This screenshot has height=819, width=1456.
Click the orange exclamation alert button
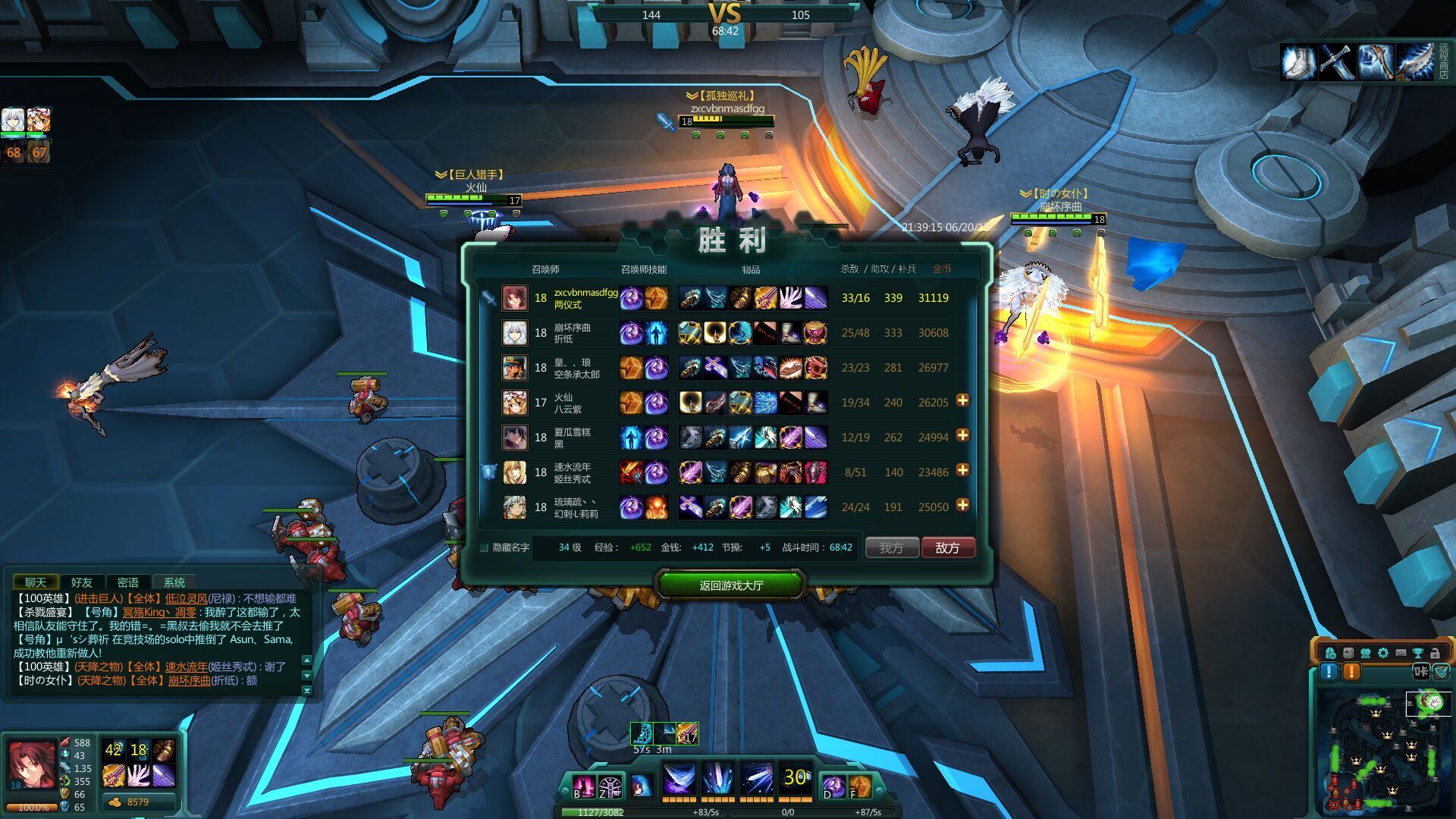pos(1351,672)
